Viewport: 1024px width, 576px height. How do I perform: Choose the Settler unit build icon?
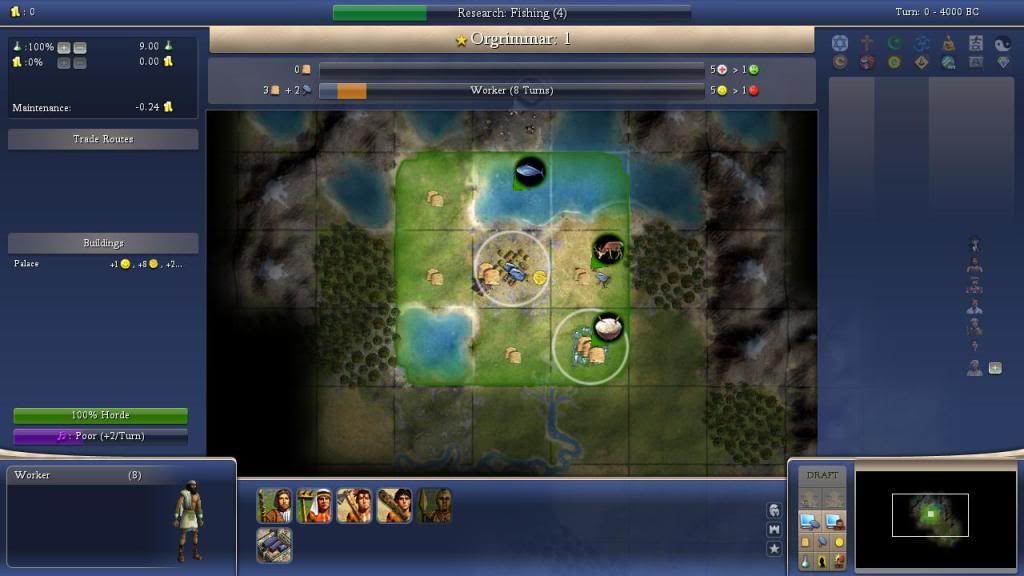[274, 506]
